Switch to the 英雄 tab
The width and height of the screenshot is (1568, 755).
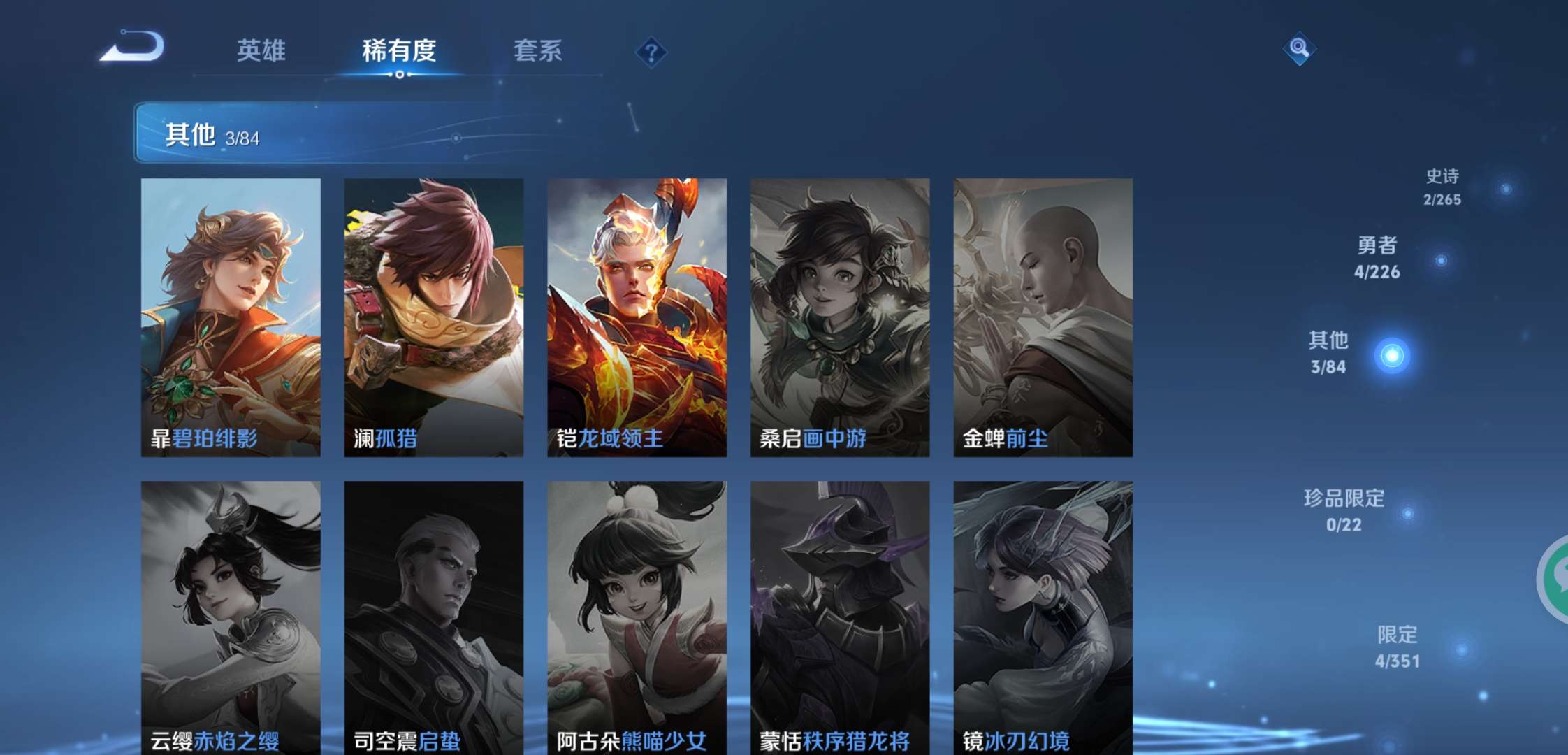pos(261,52)
